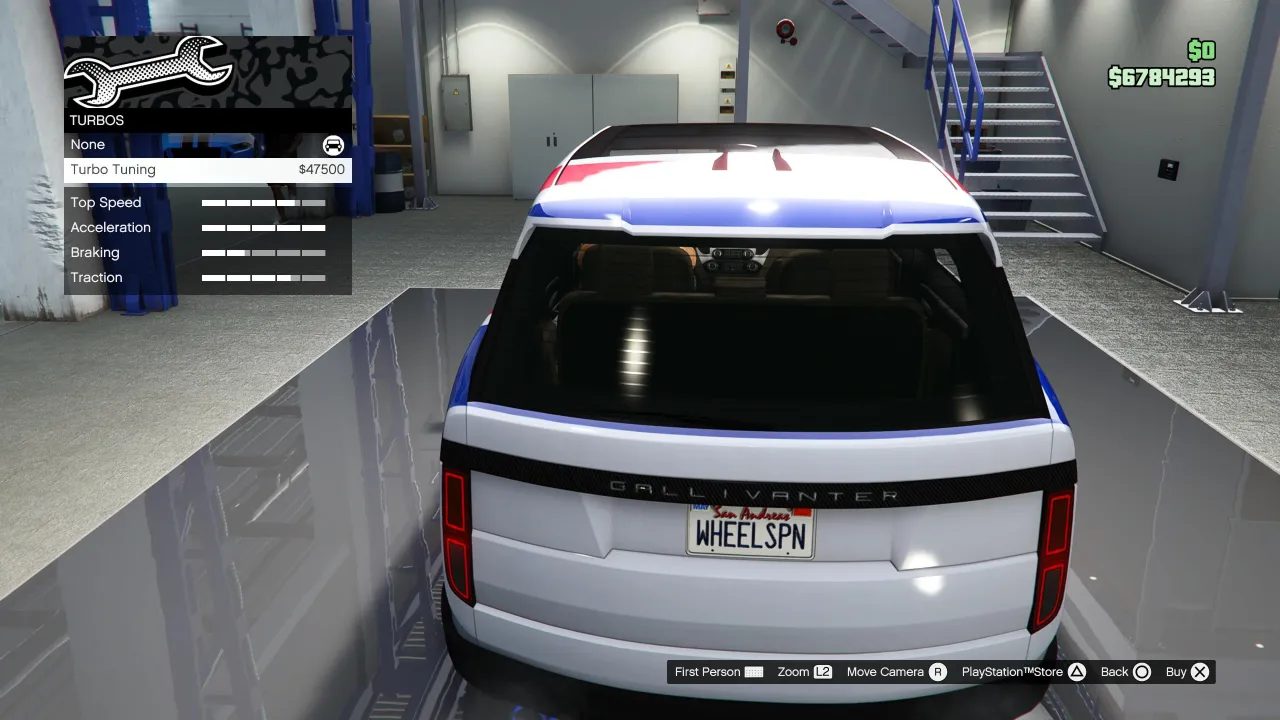Click the Acceleration stat bar

263,227
